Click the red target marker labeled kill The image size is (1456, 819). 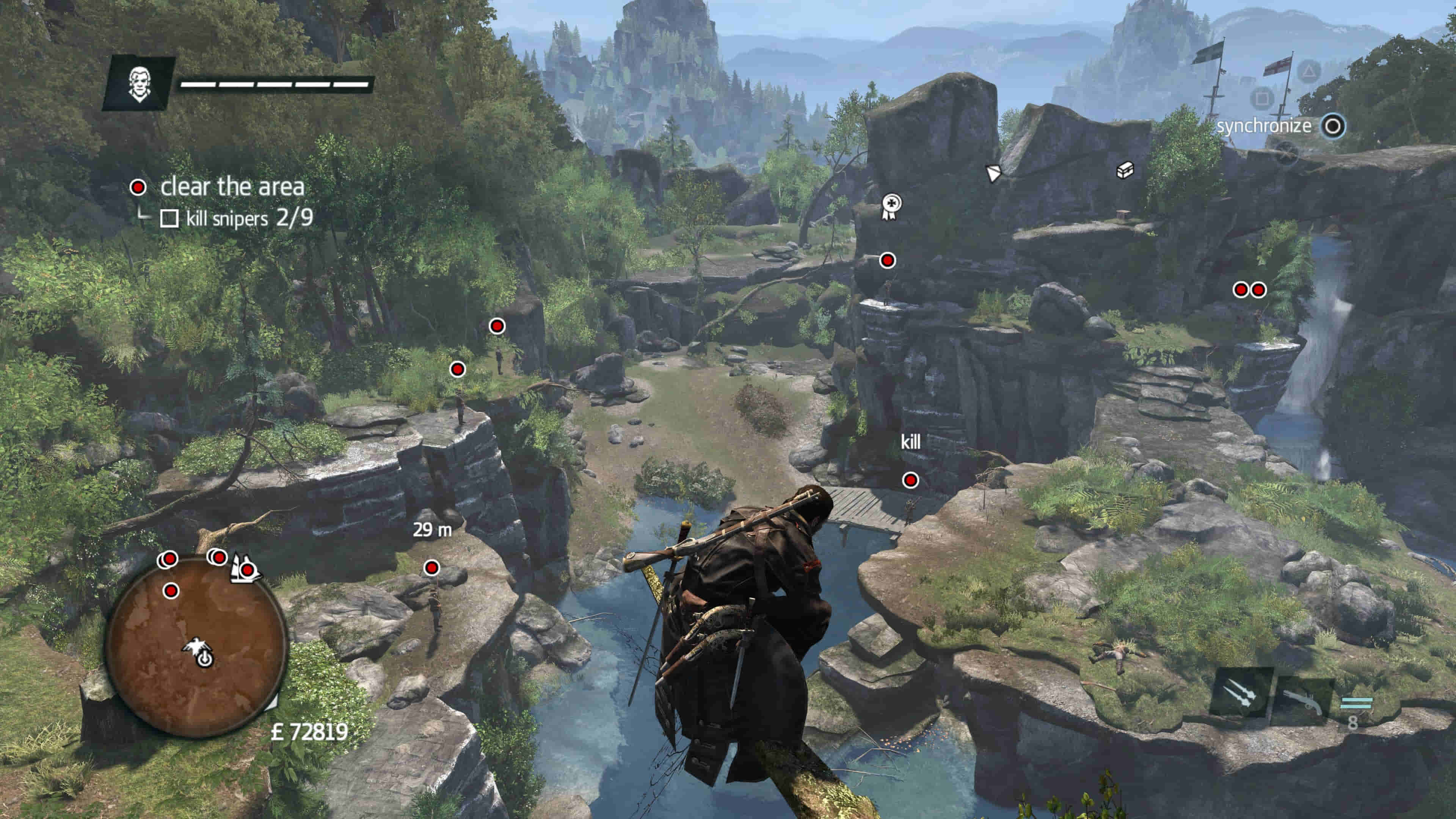pyautogui.click(x=910, y=480)
